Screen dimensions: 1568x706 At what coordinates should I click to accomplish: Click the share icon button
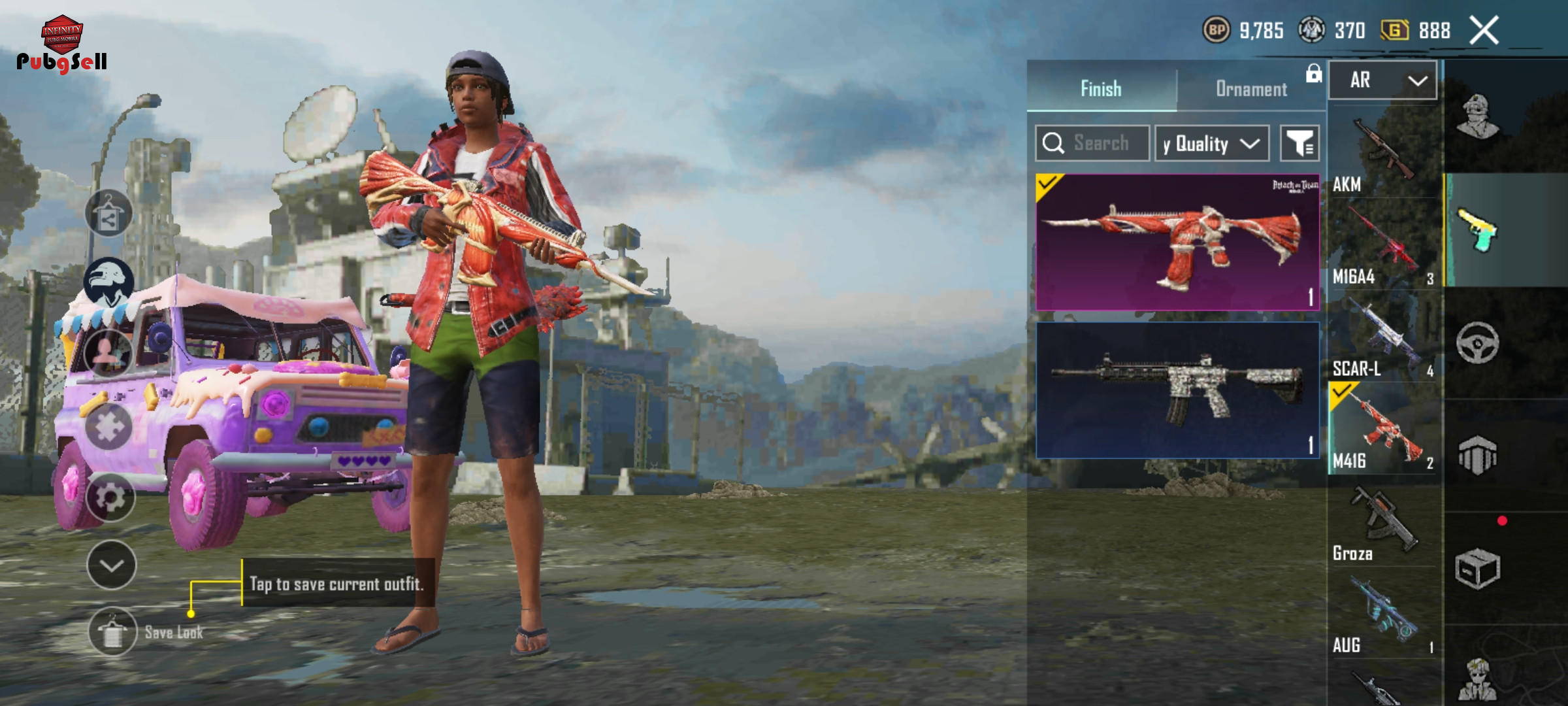[x=109, y=214]
